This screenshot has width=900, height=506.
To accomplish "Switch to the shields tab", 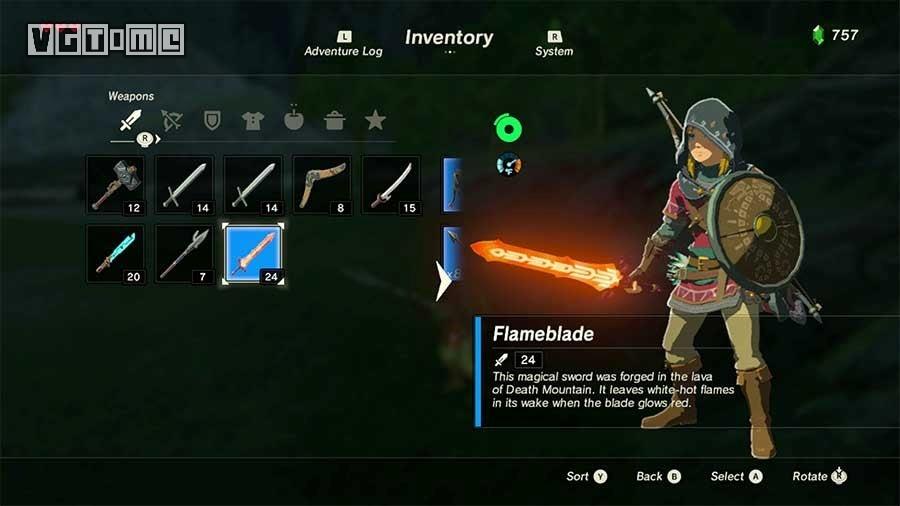I will tap(212, 121).
